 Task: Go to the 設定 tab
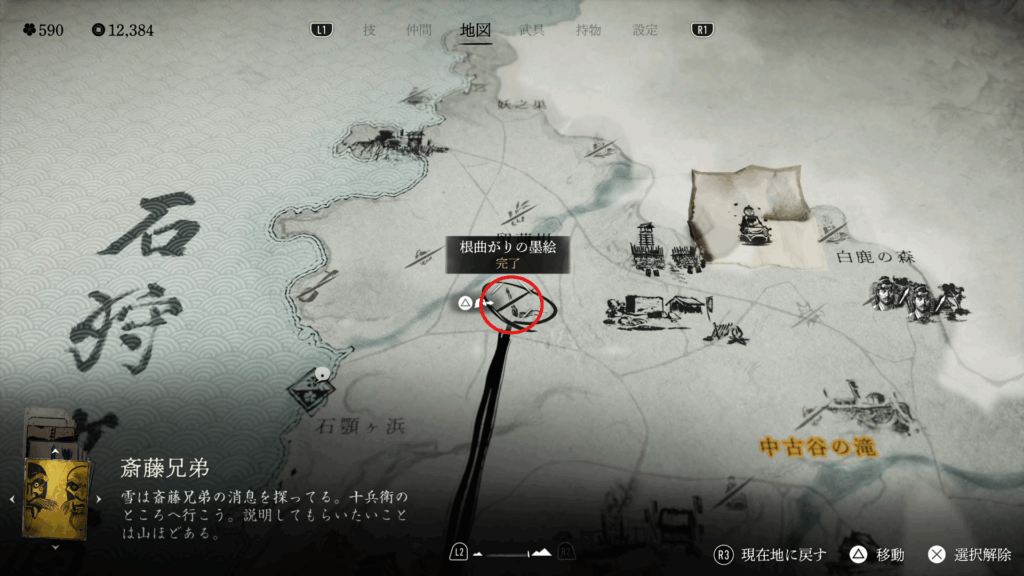[x=645, y=30]
